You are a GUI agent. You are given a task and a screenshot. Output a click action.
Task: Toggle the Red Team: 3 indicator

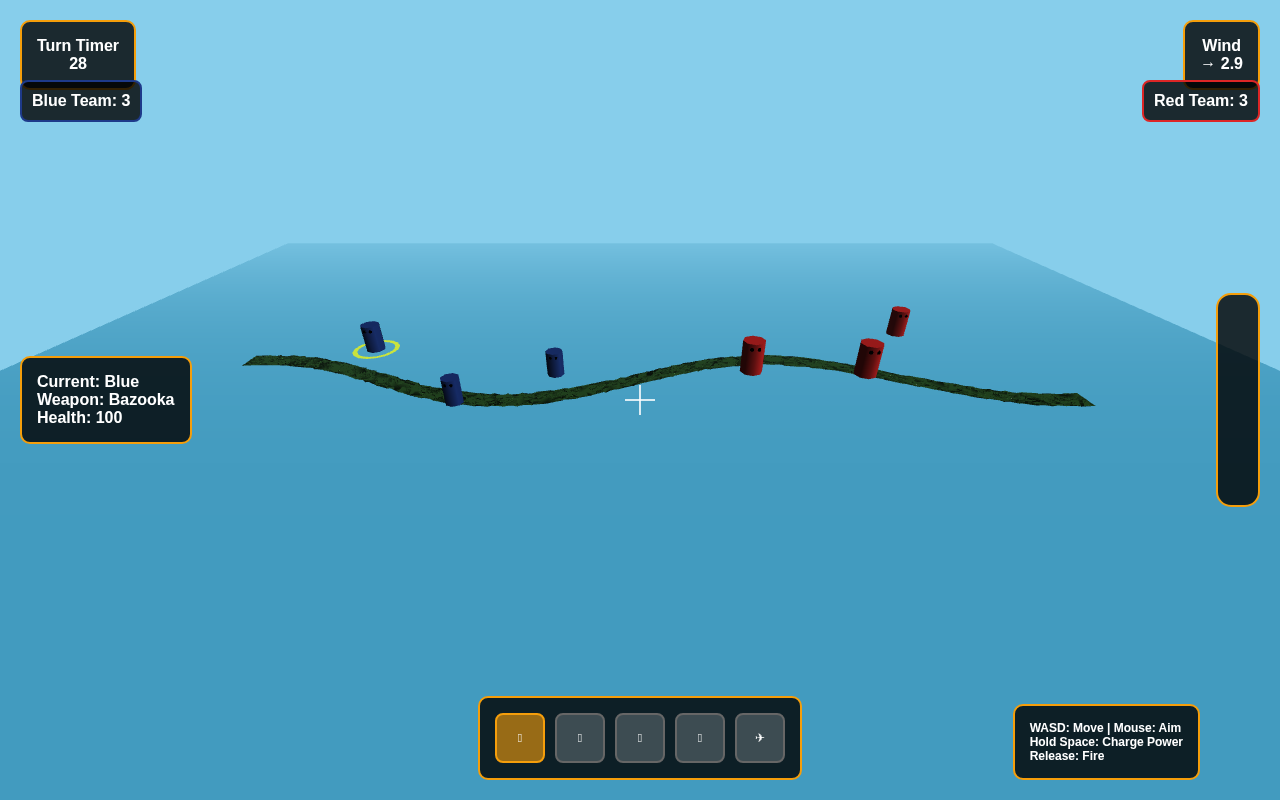(1200, 100)
